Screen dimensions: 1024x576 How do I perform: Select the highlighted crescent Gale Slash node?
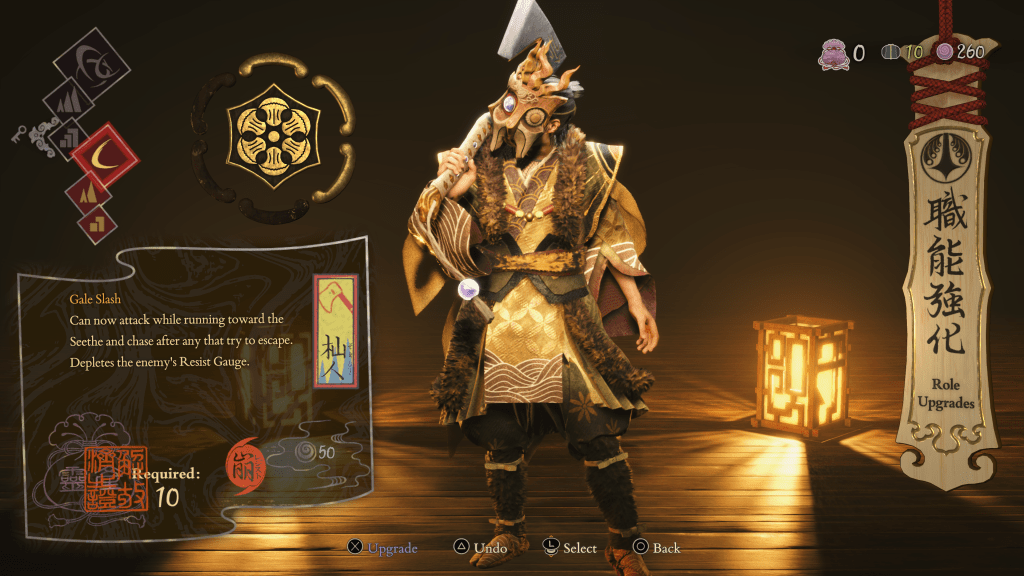(103, 155)
